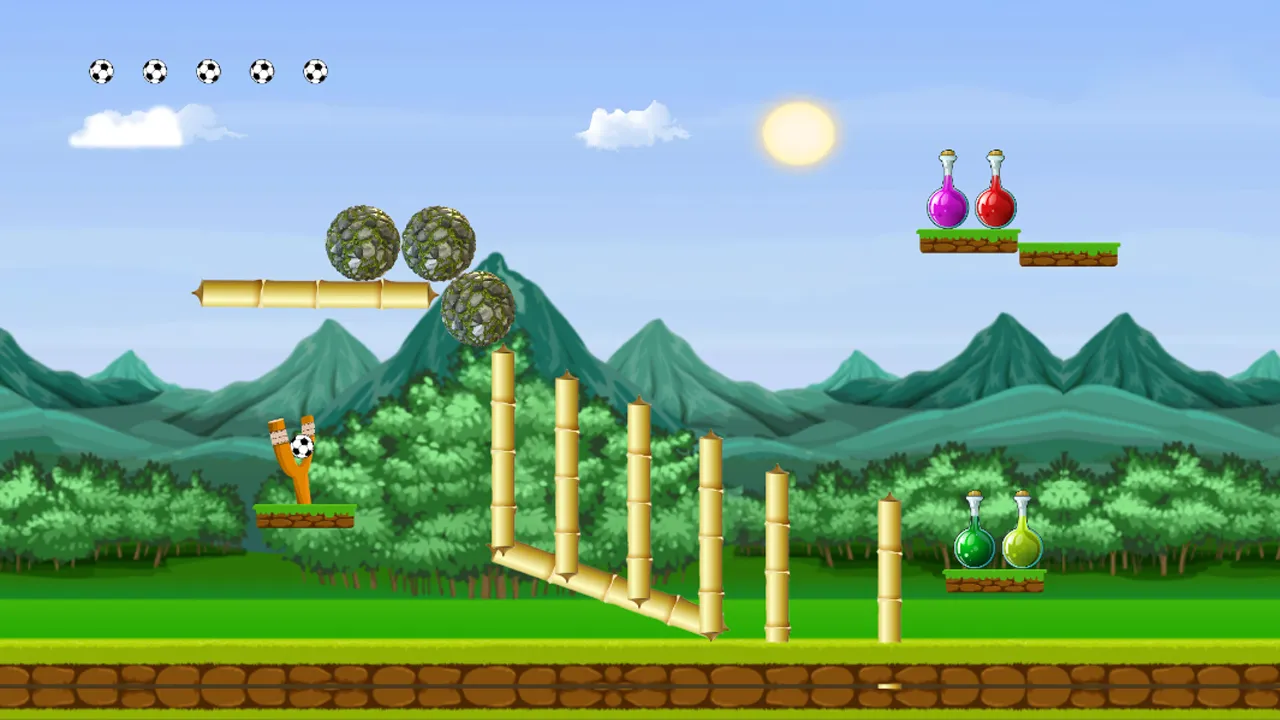Select the purple potion bottle
Viewport: 1280px width, 720px height.
pyautogui.click(x=947, y=200)
